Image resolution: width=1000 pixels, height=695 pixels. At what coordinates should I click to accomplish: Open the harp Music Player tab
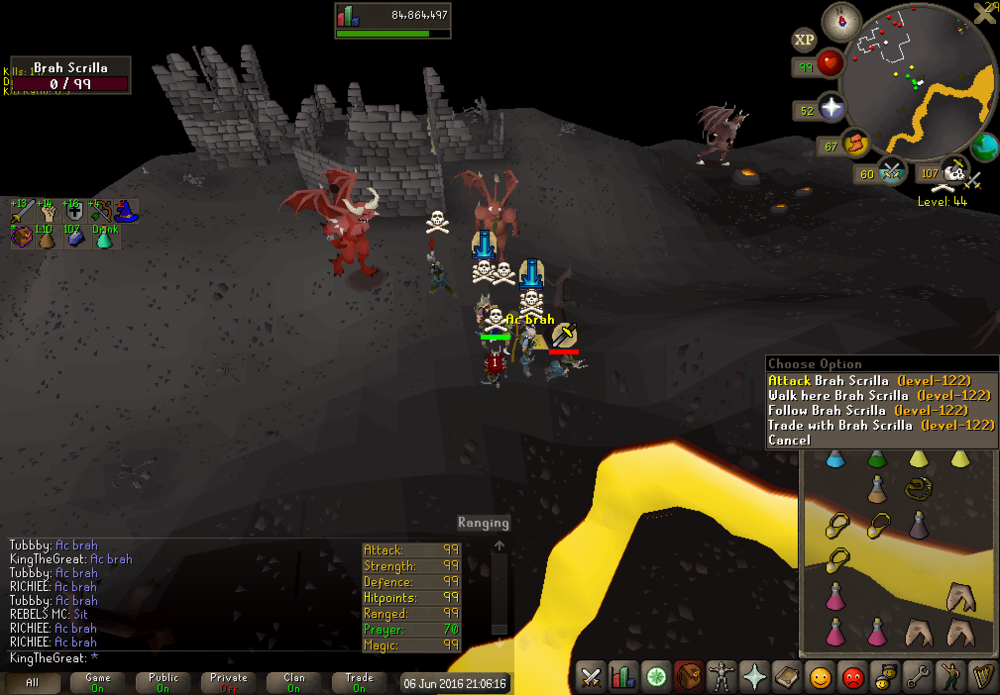tap(981, 676)
